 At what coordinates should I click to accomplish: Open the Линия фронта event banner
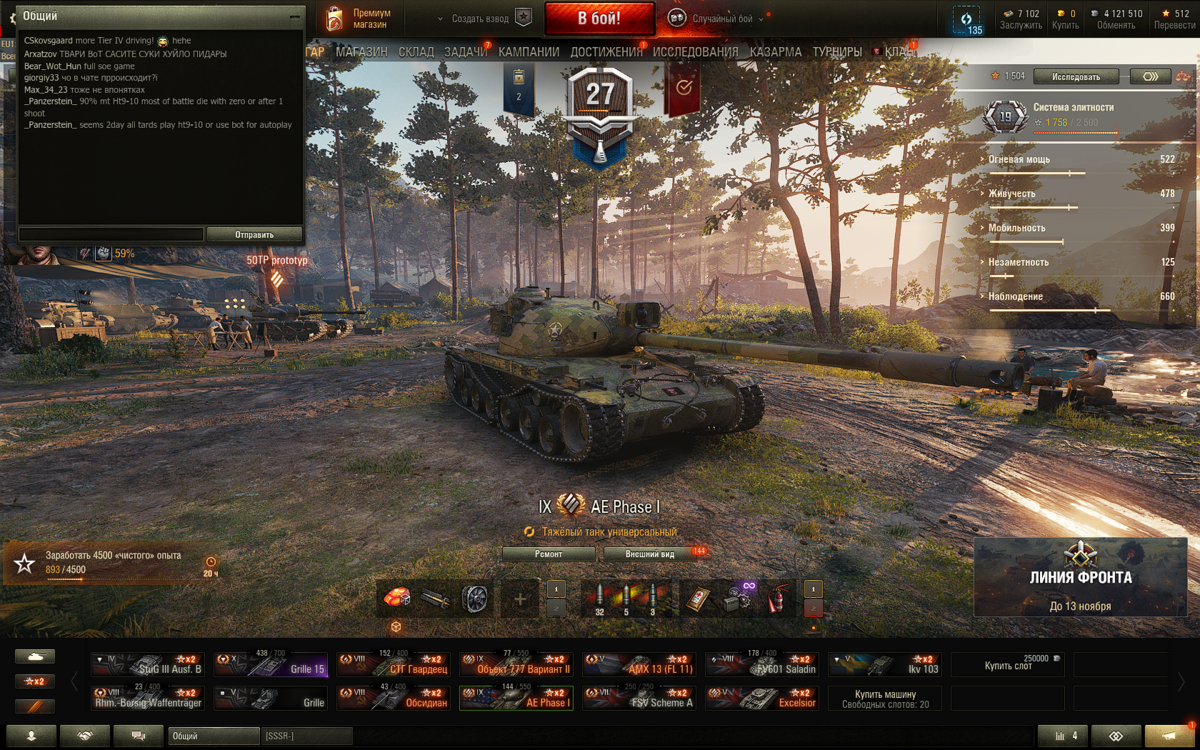[1082, 578]
